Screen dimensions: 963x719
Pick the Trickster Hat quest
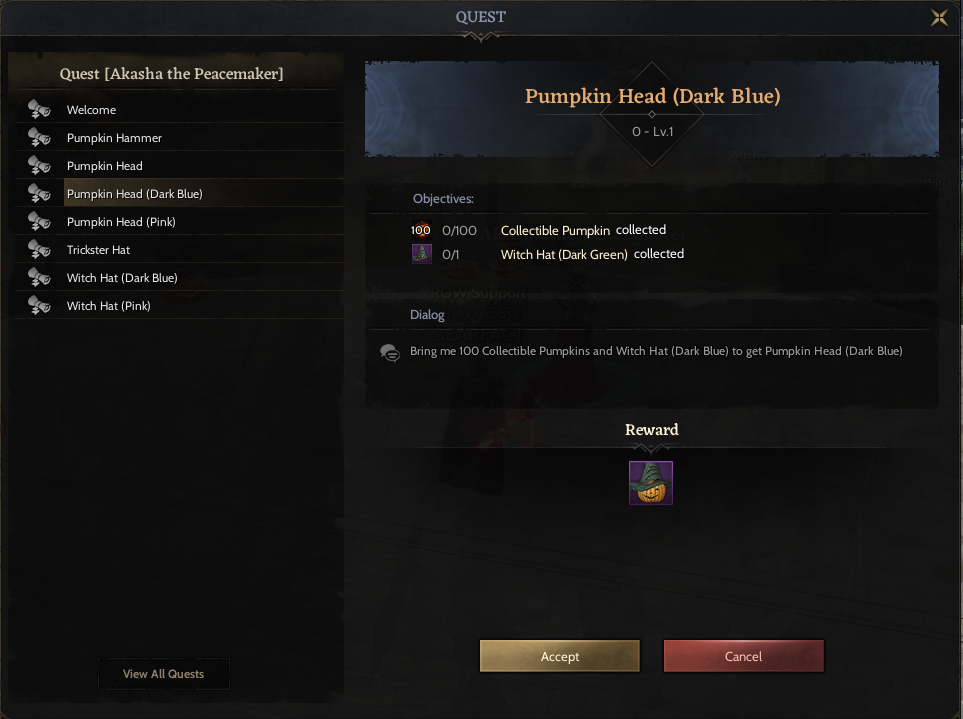click(x=99, y=250)
